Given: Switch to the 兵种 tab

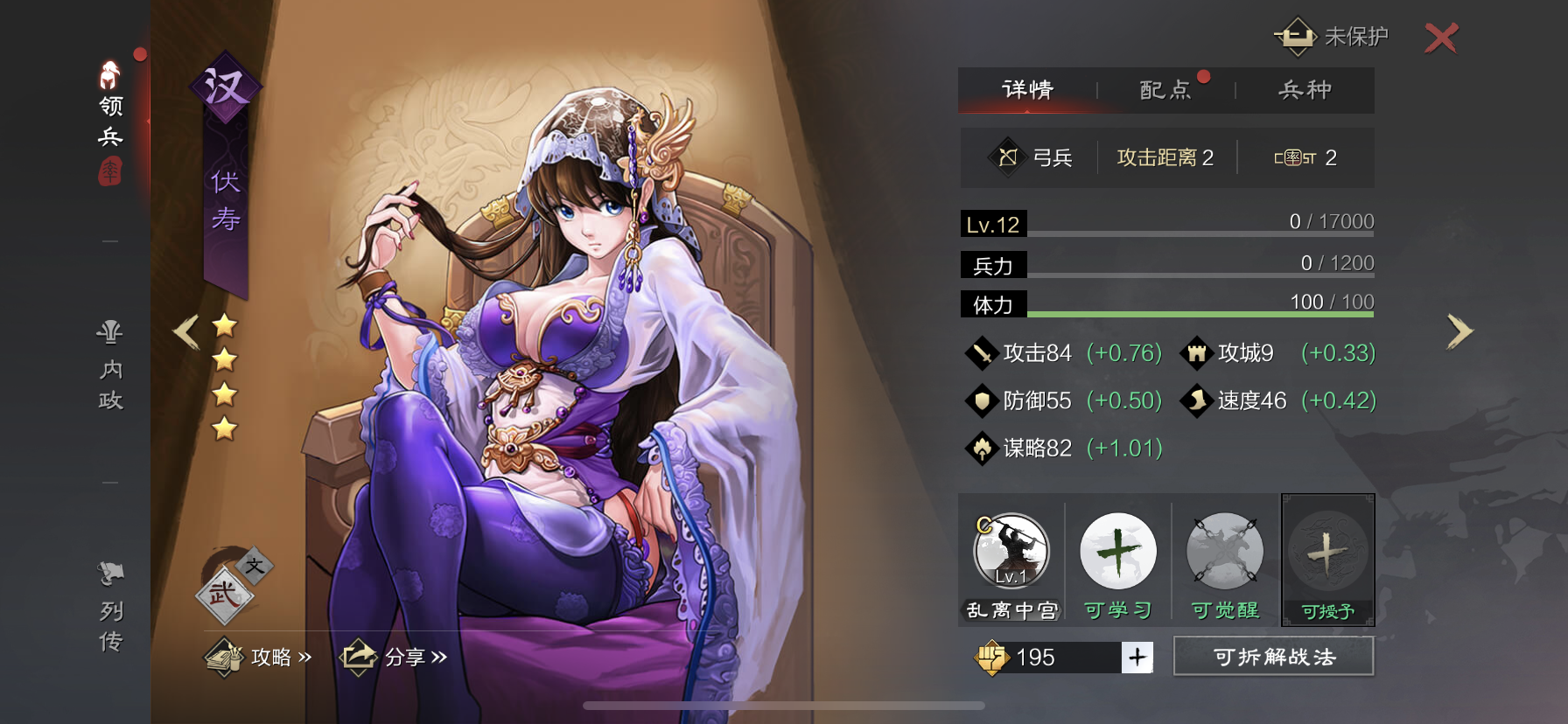Looking at the screenshot, I should pos(1305,89).
